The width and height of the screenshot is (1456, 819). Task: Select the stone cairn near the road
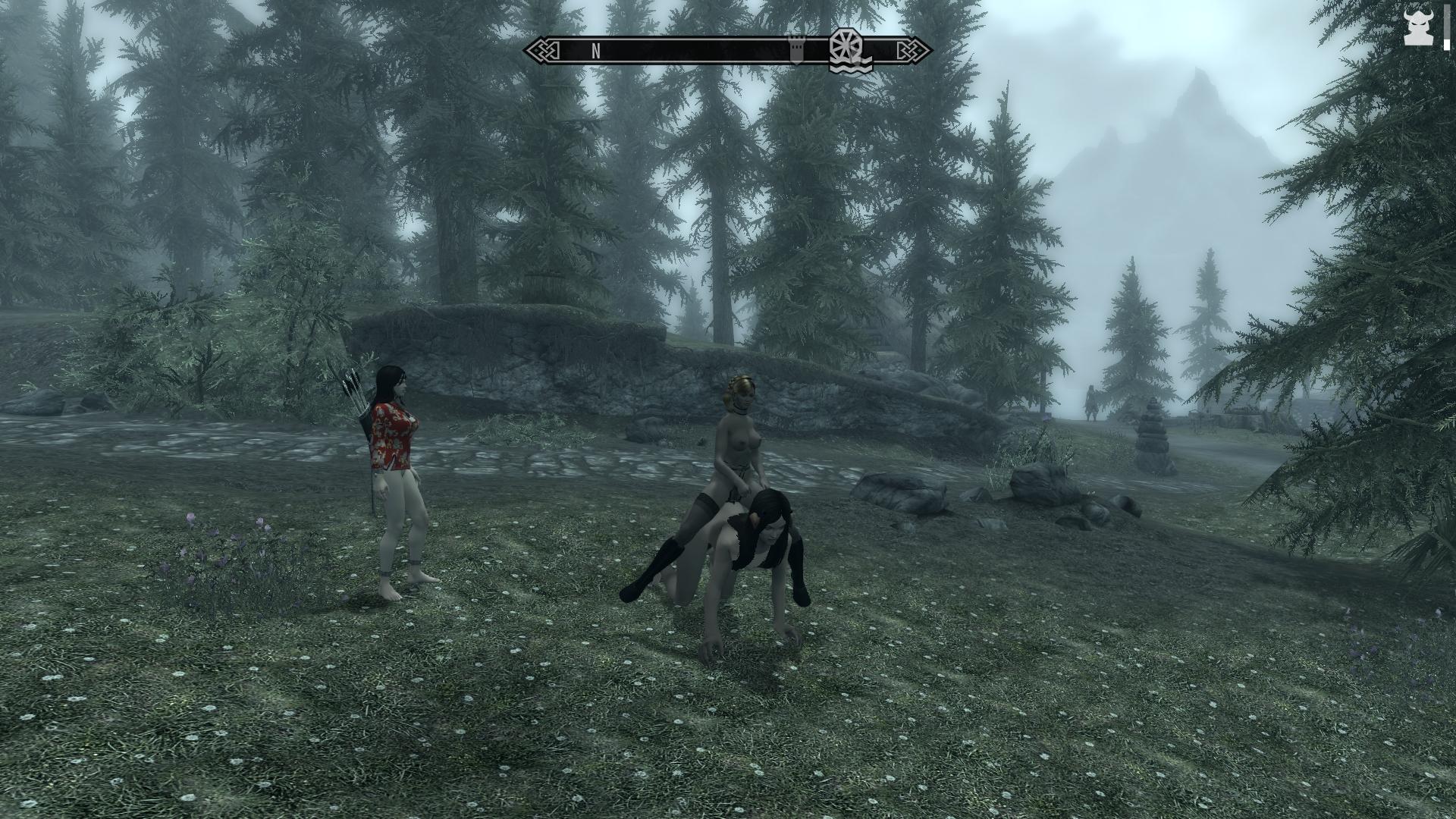1153,440
